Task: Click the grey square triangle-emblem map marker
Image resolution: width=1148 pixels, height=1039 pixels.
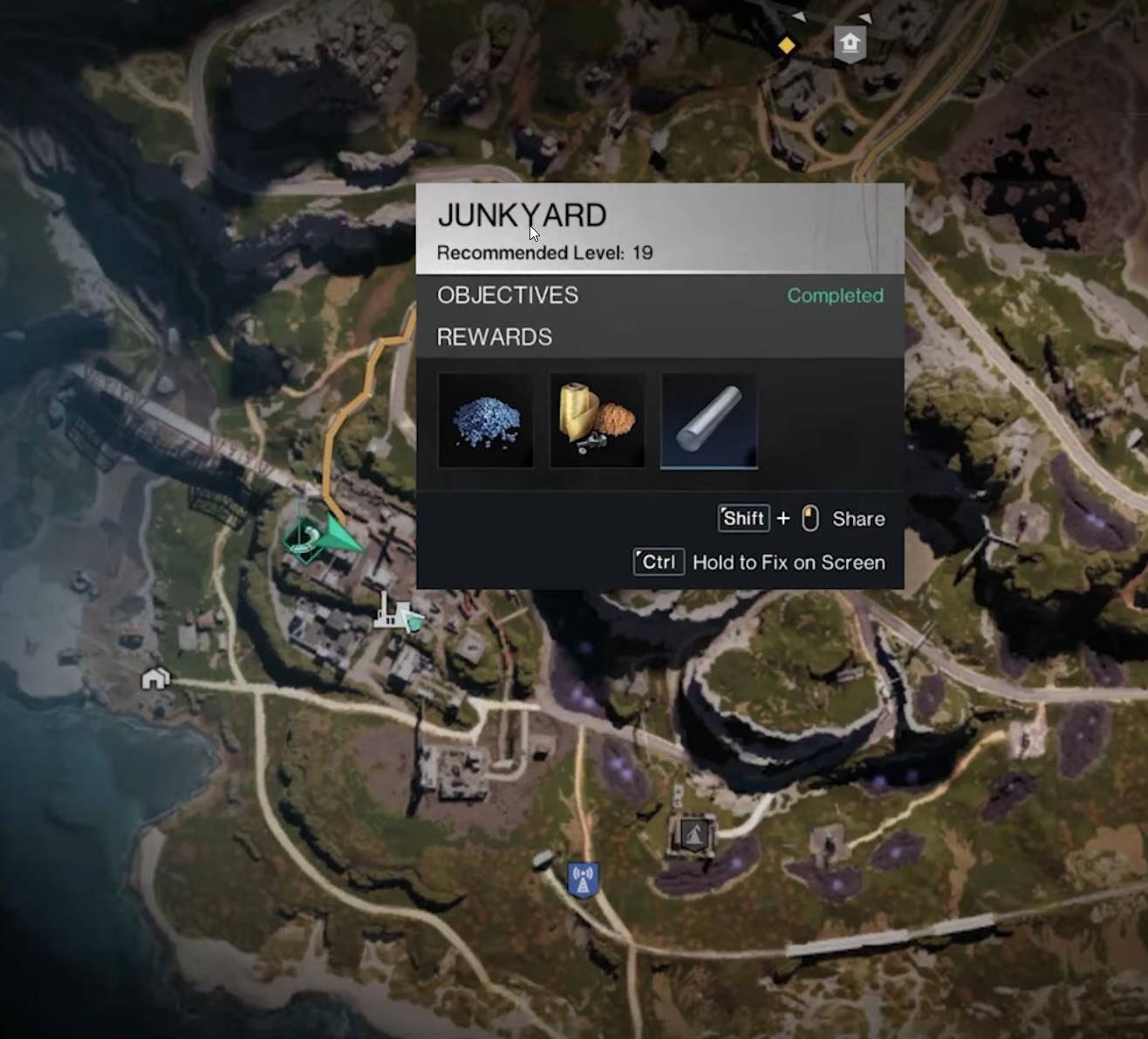Action: click(694, 836)
